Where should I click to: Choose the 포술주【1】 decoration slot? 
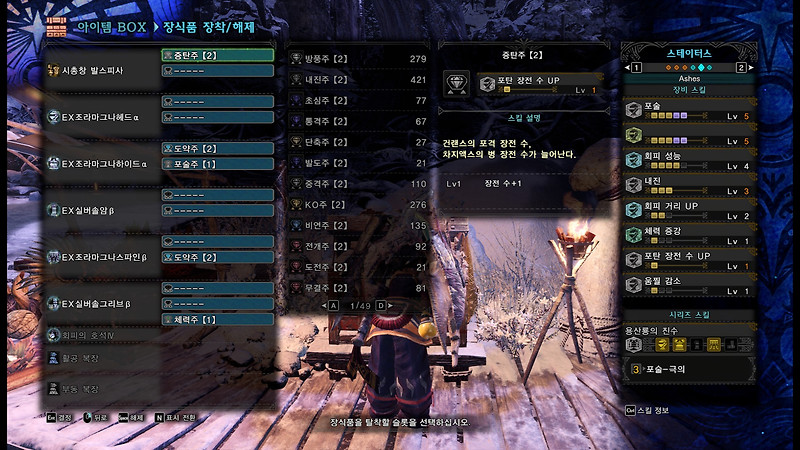[217, 163]
